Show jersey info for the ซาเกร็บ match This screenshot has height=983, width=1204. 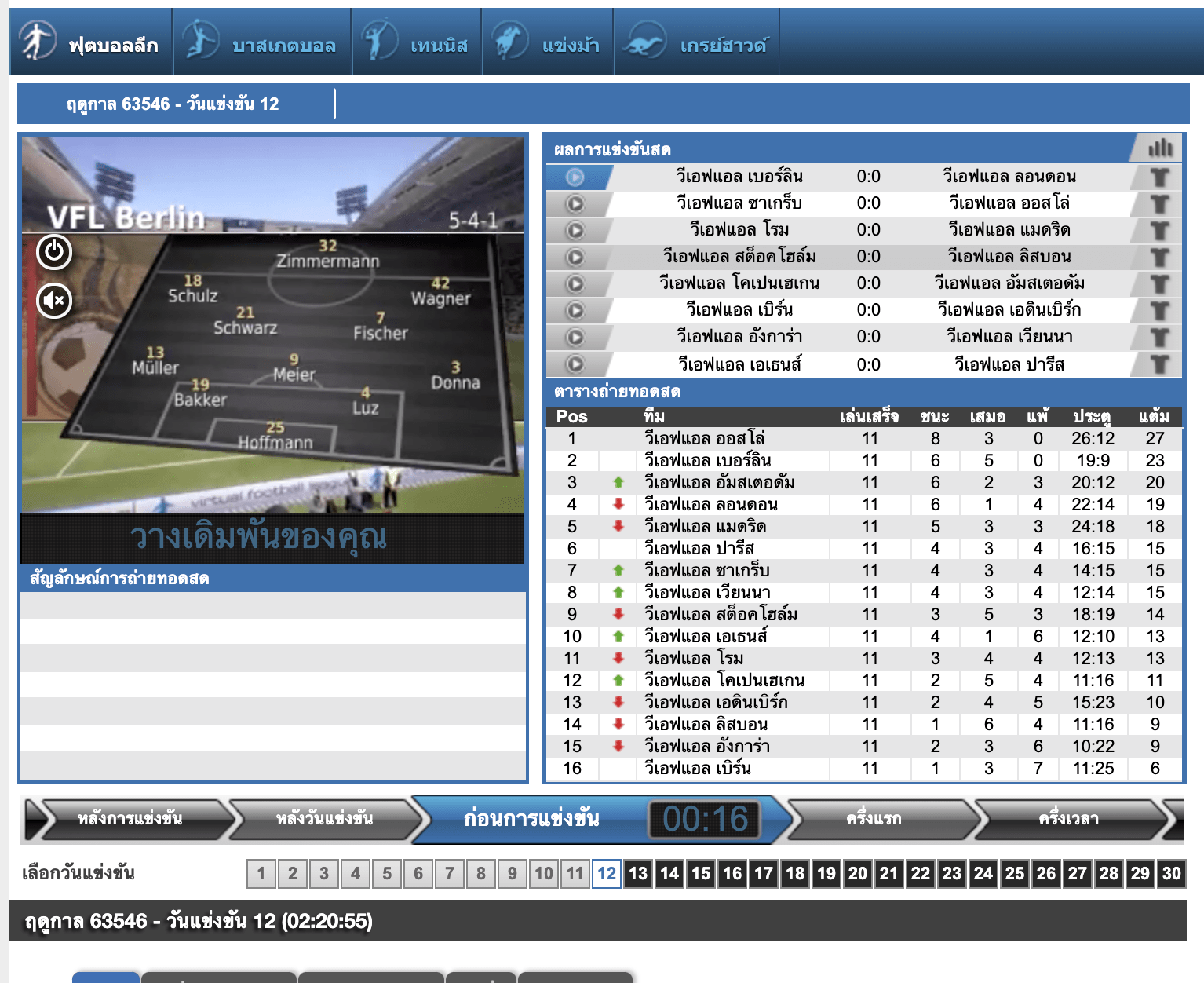[1159, 203]
